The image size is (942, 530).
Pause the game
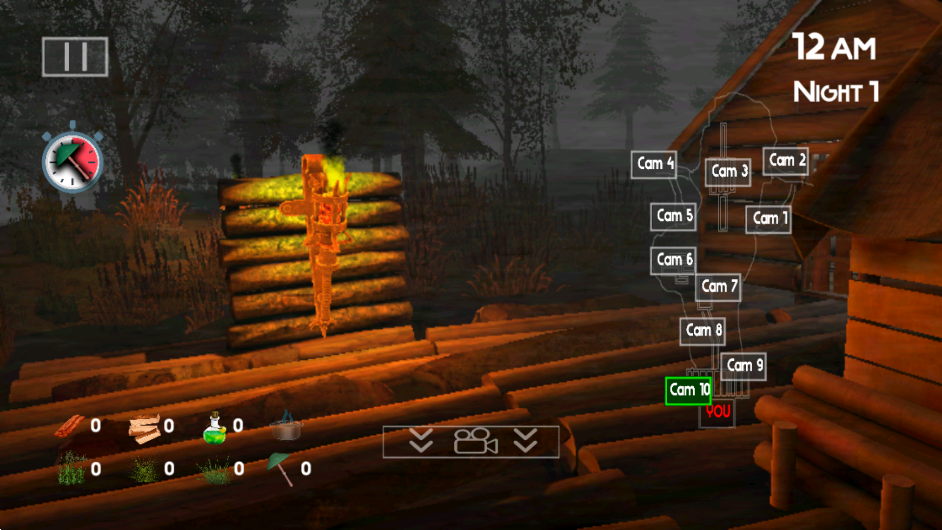pyautogui.click(x=75, y=56)
